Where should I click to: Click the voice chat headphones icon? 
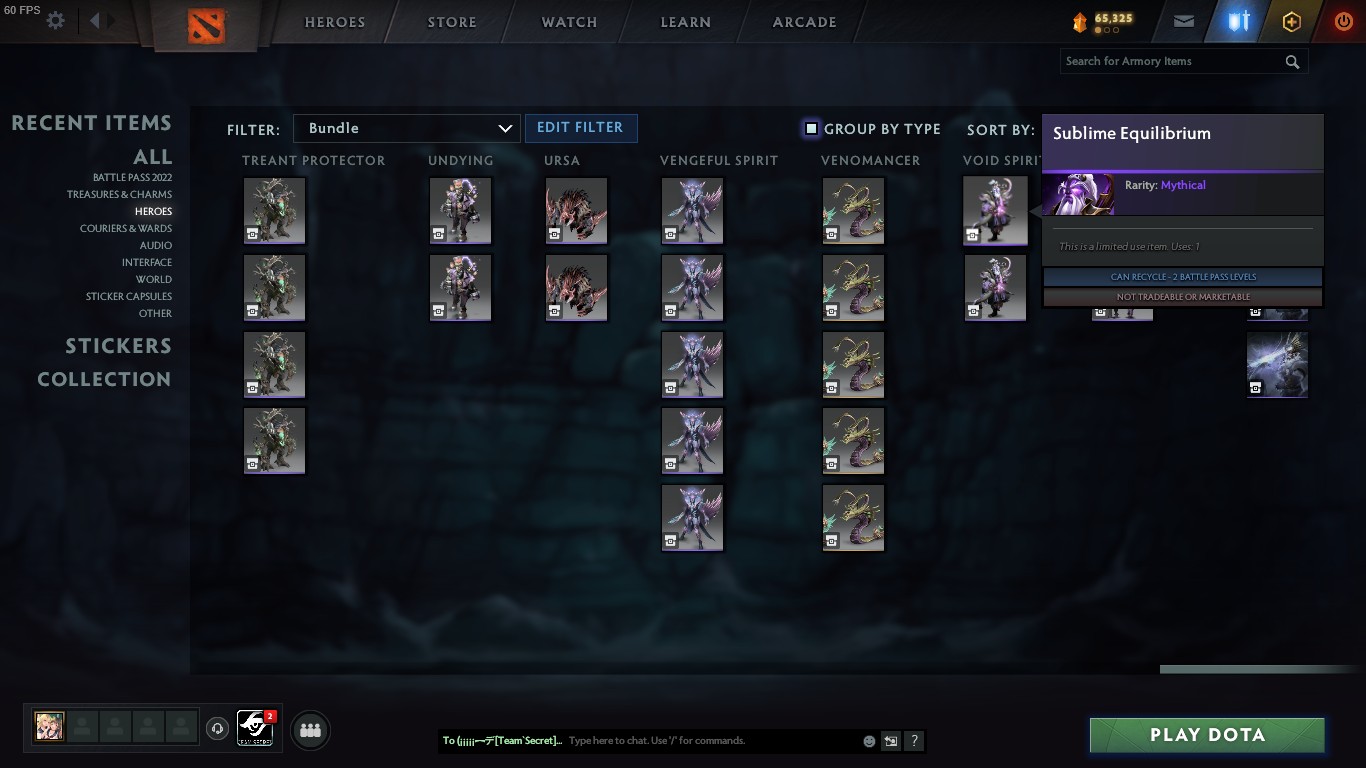(x=217, y=729)
